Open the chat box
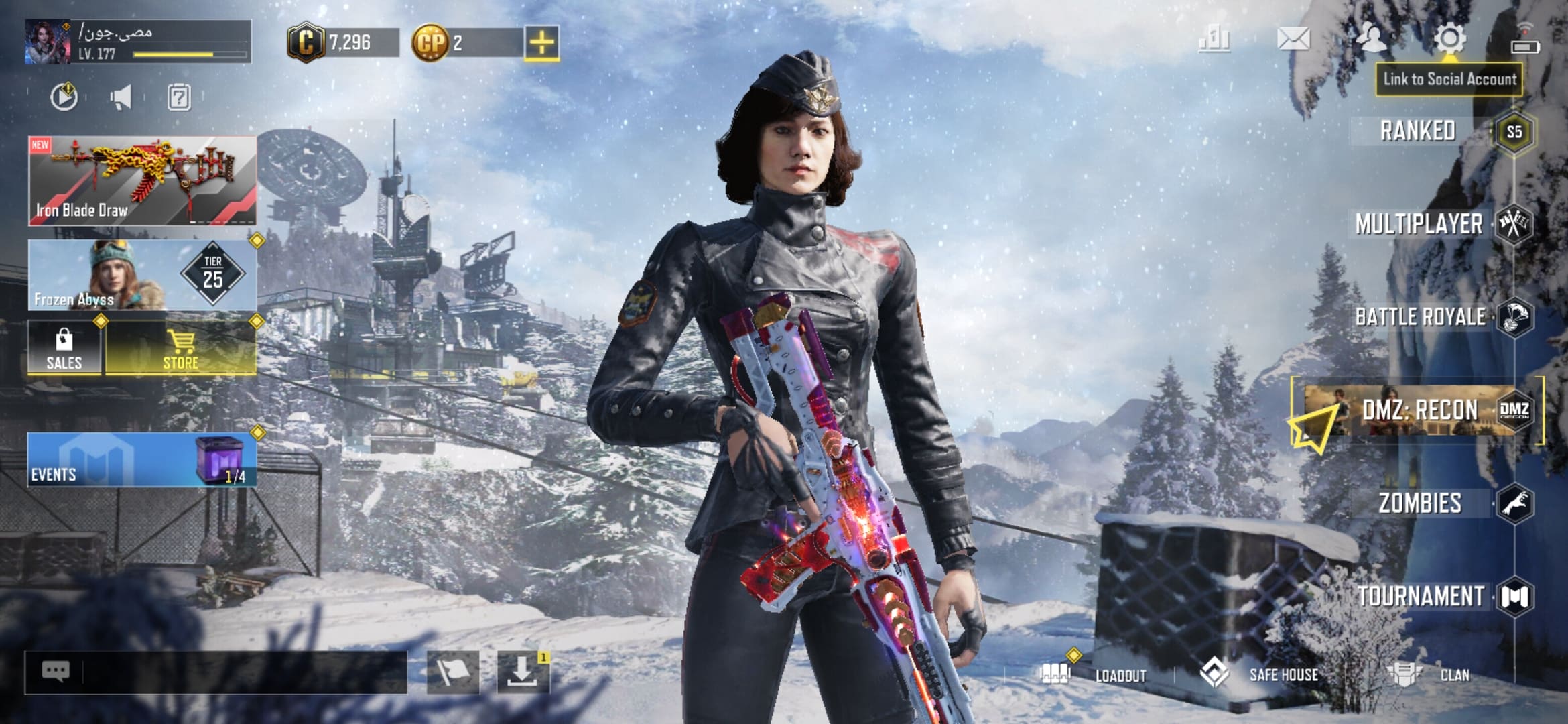Viewport: 1568px width, 724px height. (216, 672)
